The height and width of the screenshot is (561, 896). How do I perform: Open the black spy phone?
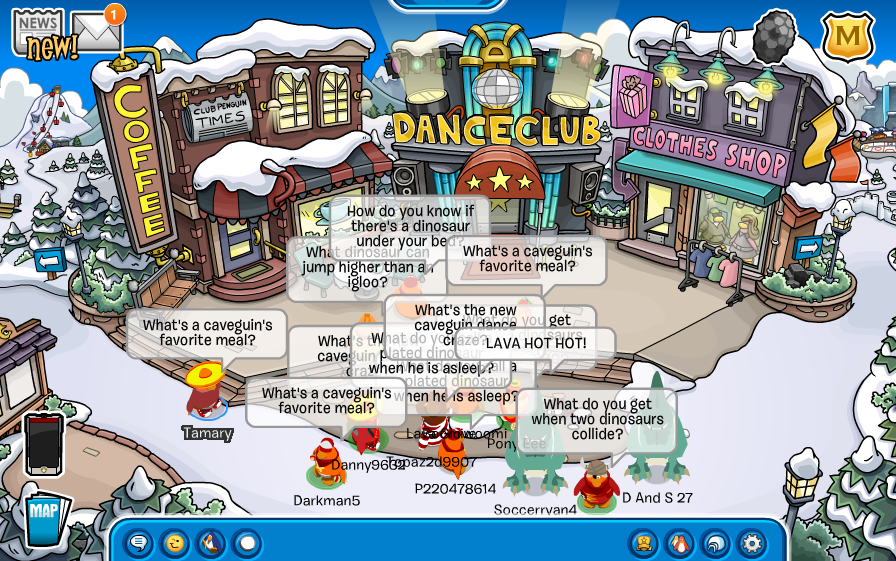(x=44, y=445)
